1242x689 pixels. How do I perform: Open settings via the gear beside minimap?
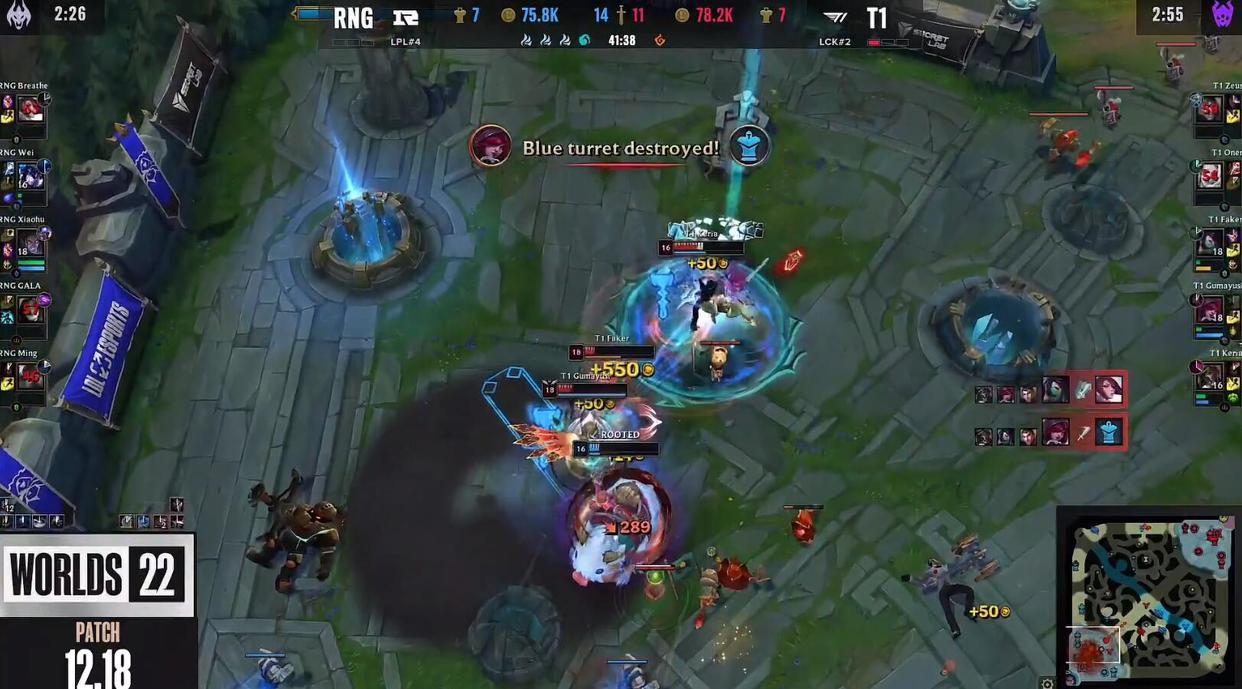[x=1046, y=683]
